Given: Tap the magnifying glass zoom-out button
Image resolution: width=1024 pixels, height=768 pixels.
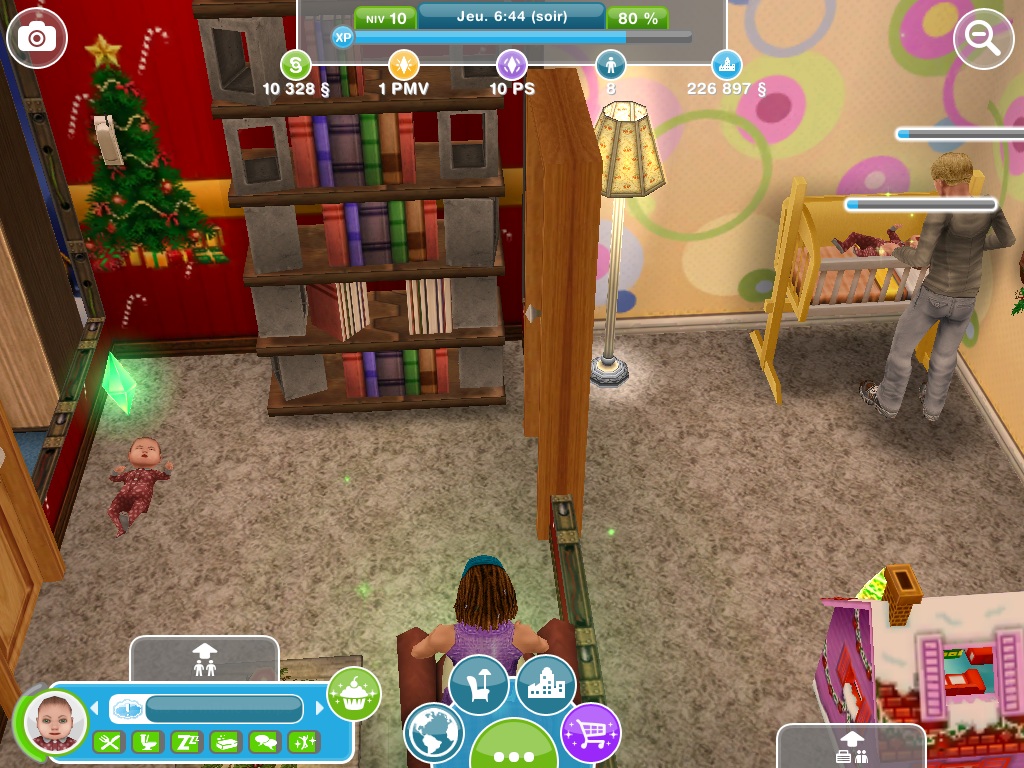Looking at the screenshot, I should pos(984,39).
